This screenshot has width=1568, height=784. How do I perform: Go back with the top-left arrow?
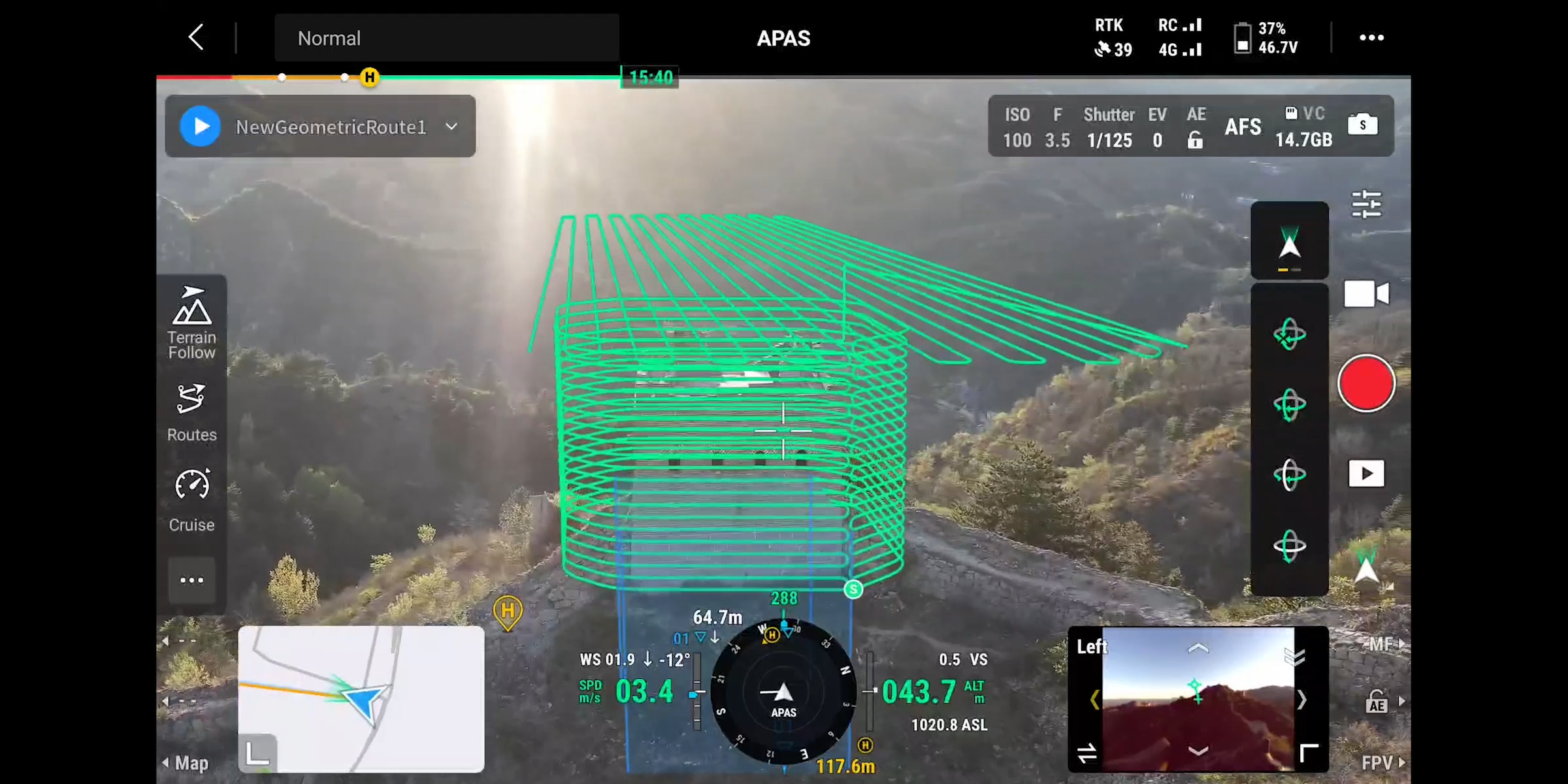point(195,37)
